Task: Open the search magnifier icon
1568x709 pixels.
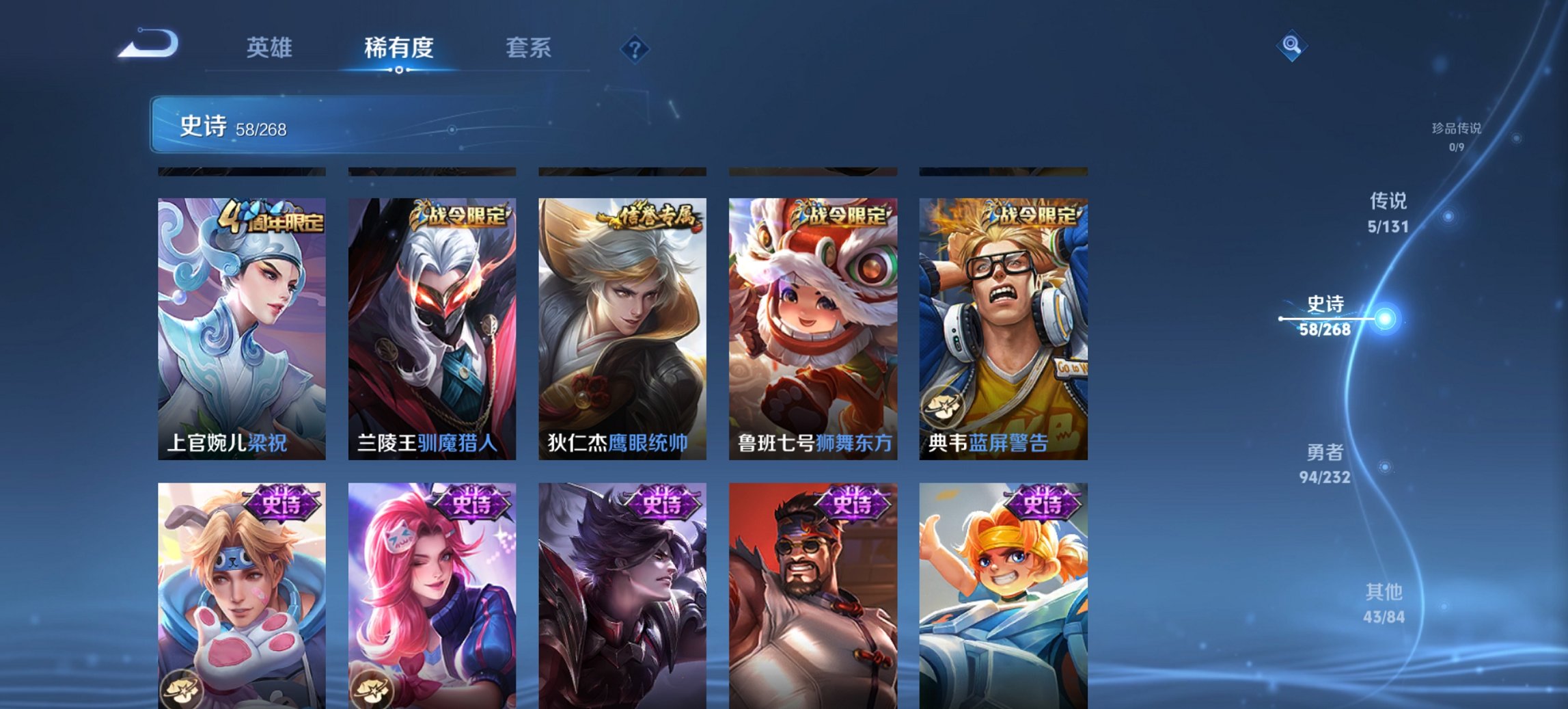Action: (x=1293, y=44)
